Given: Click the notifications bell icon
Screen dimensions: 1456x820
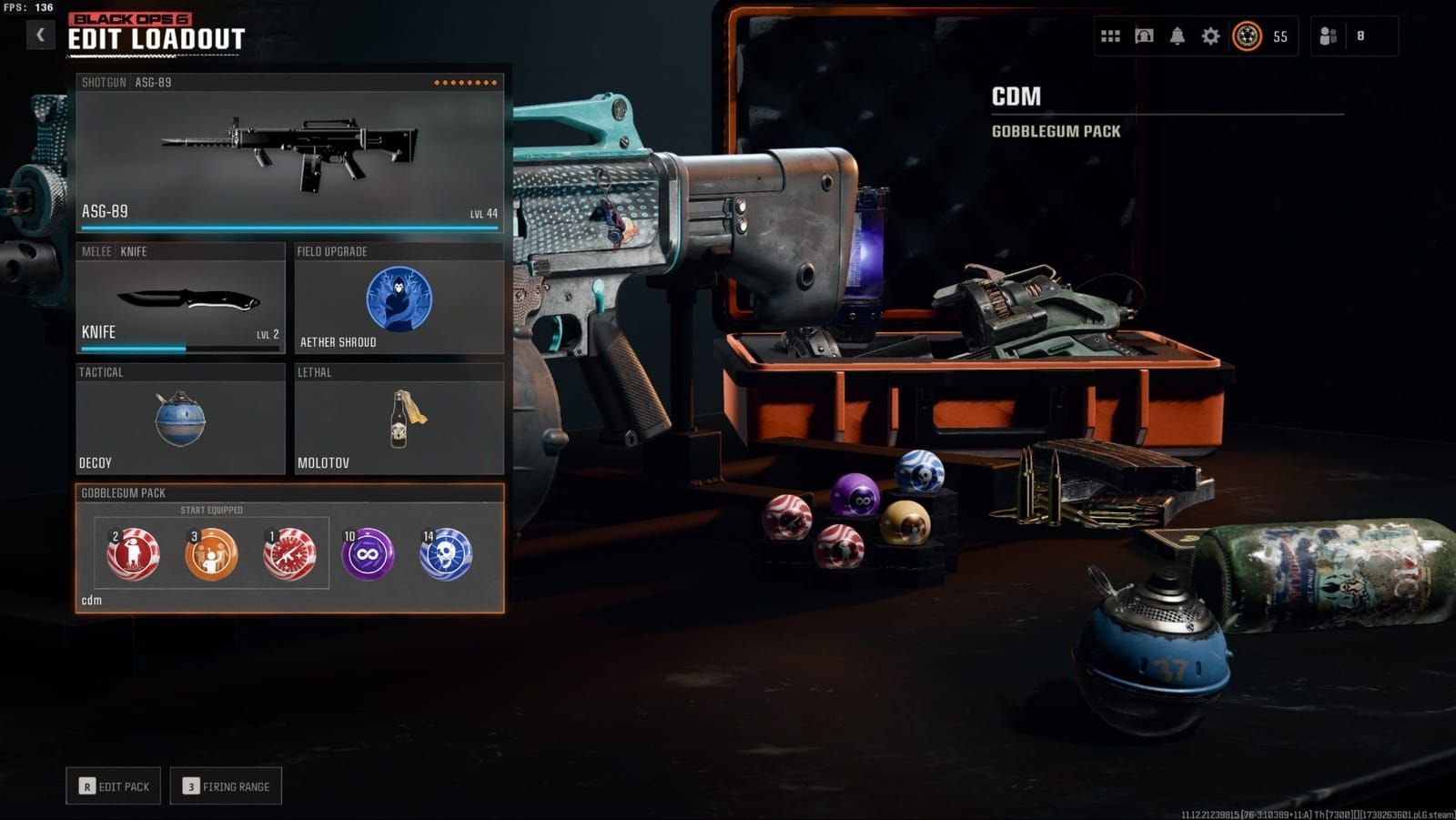Looking at the screenshot, I should (1178, 37).
